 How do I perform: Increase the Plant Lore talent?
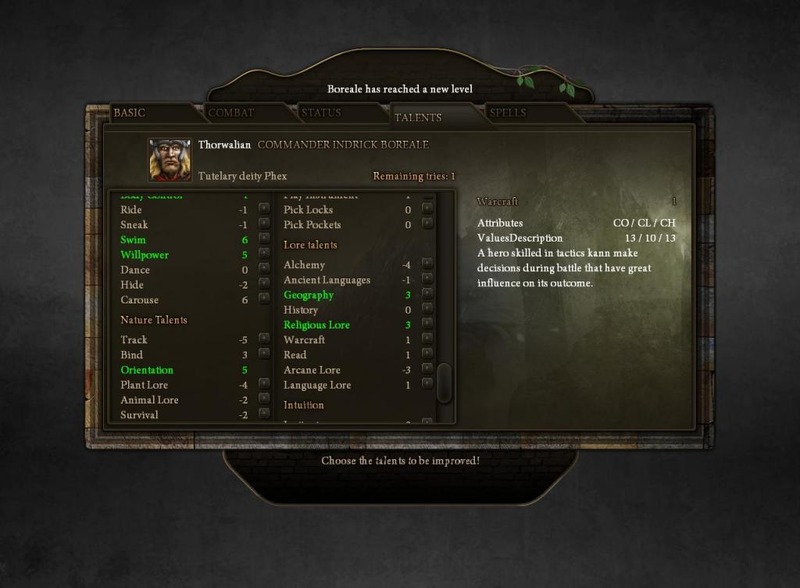(x=264, y=385)
